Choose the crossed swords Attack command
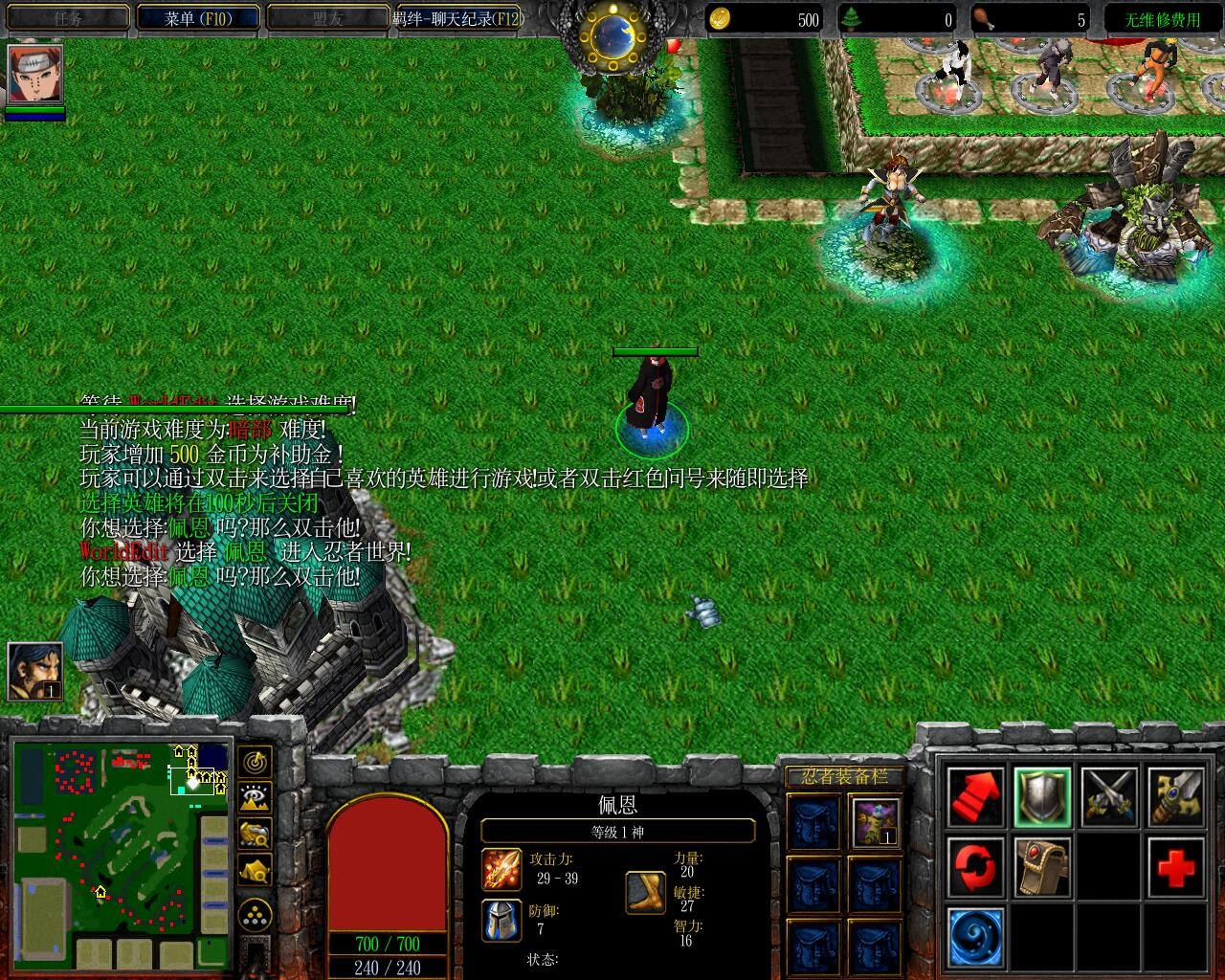The height and width of the screenshot is (980, 1225). point(1109,797)
